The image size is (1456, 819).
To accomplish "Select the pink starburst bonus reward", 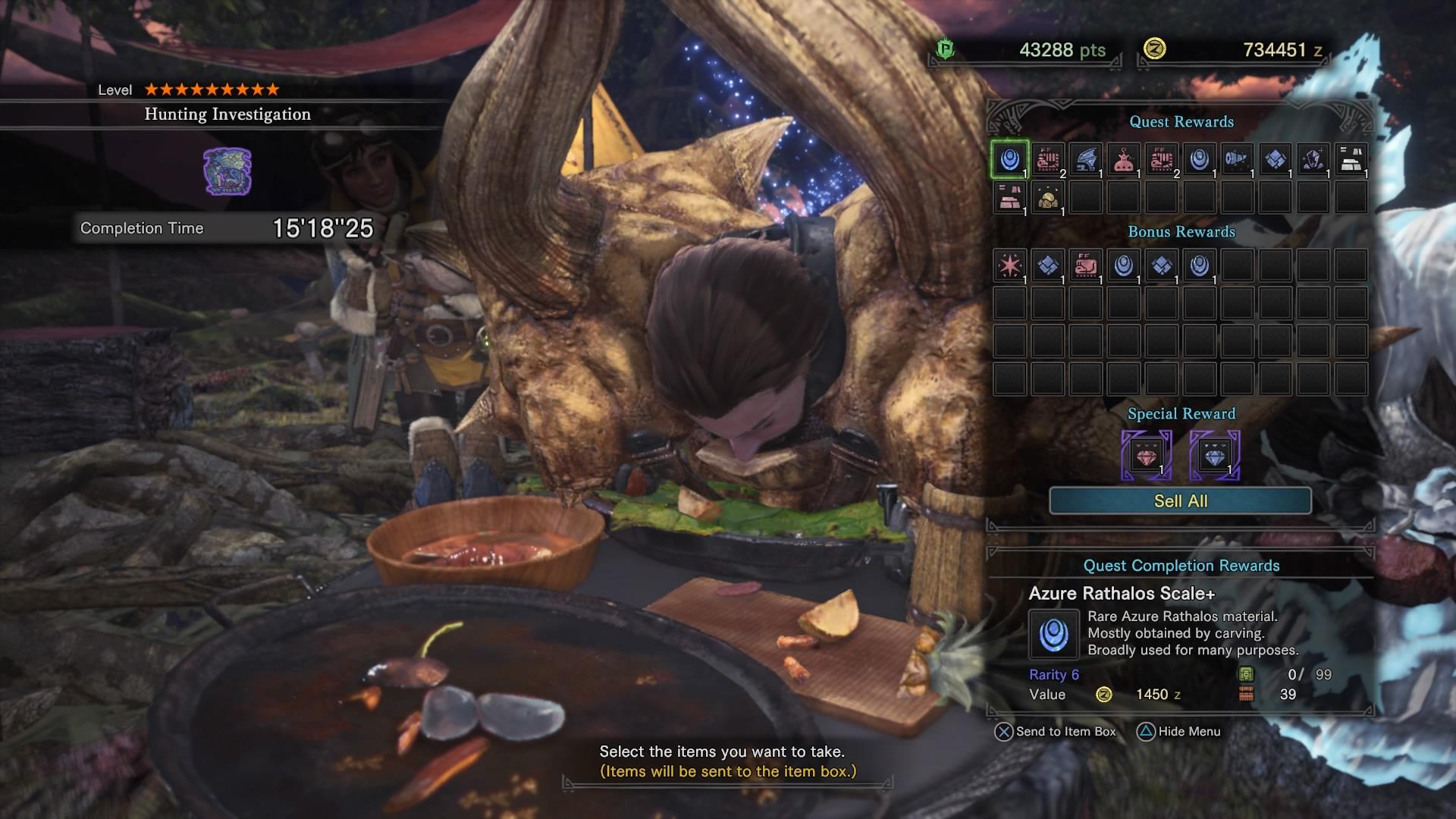I will [1009, 265].
